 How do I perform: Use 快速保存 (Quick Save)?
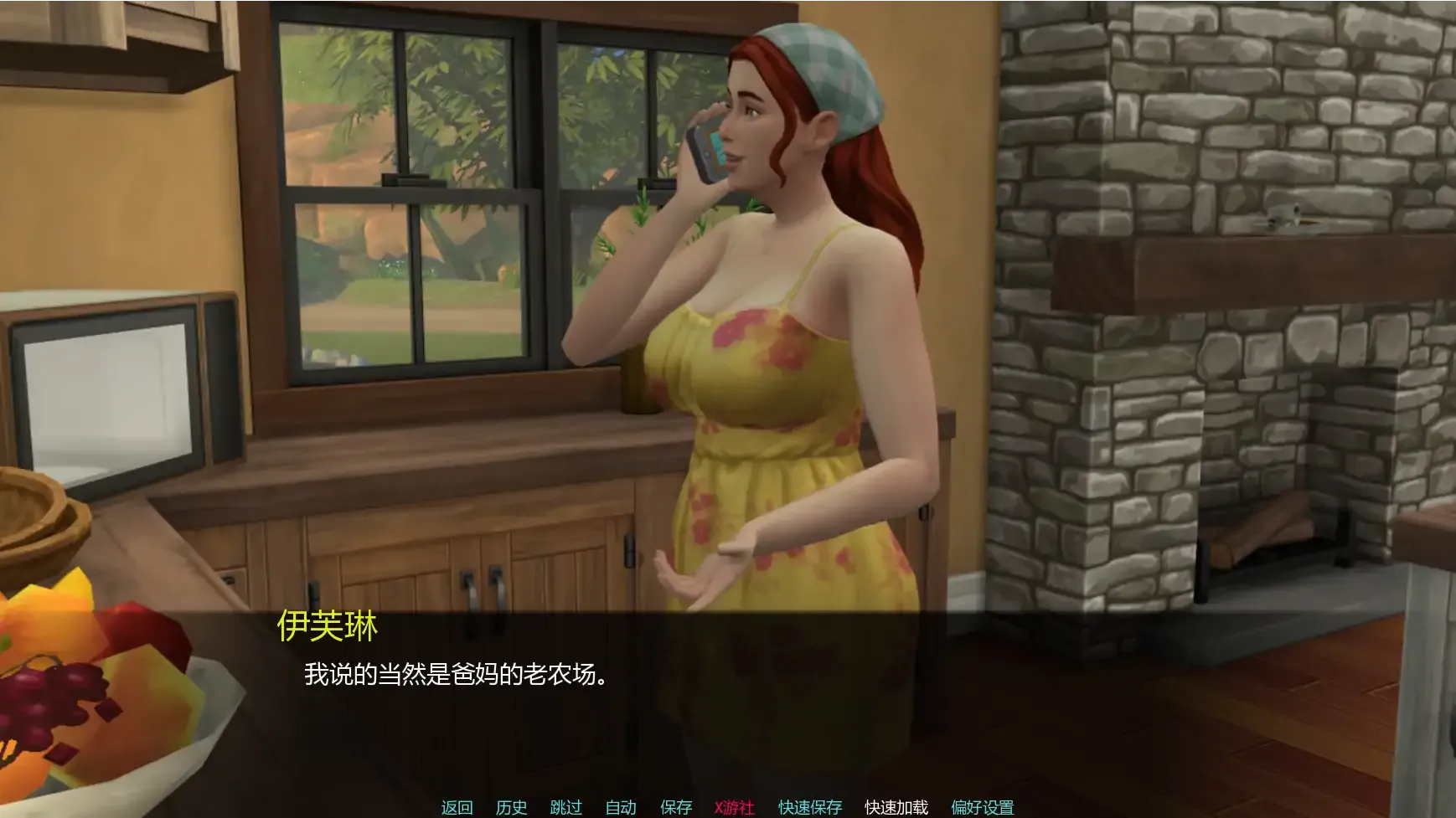[x=809, y=807]
